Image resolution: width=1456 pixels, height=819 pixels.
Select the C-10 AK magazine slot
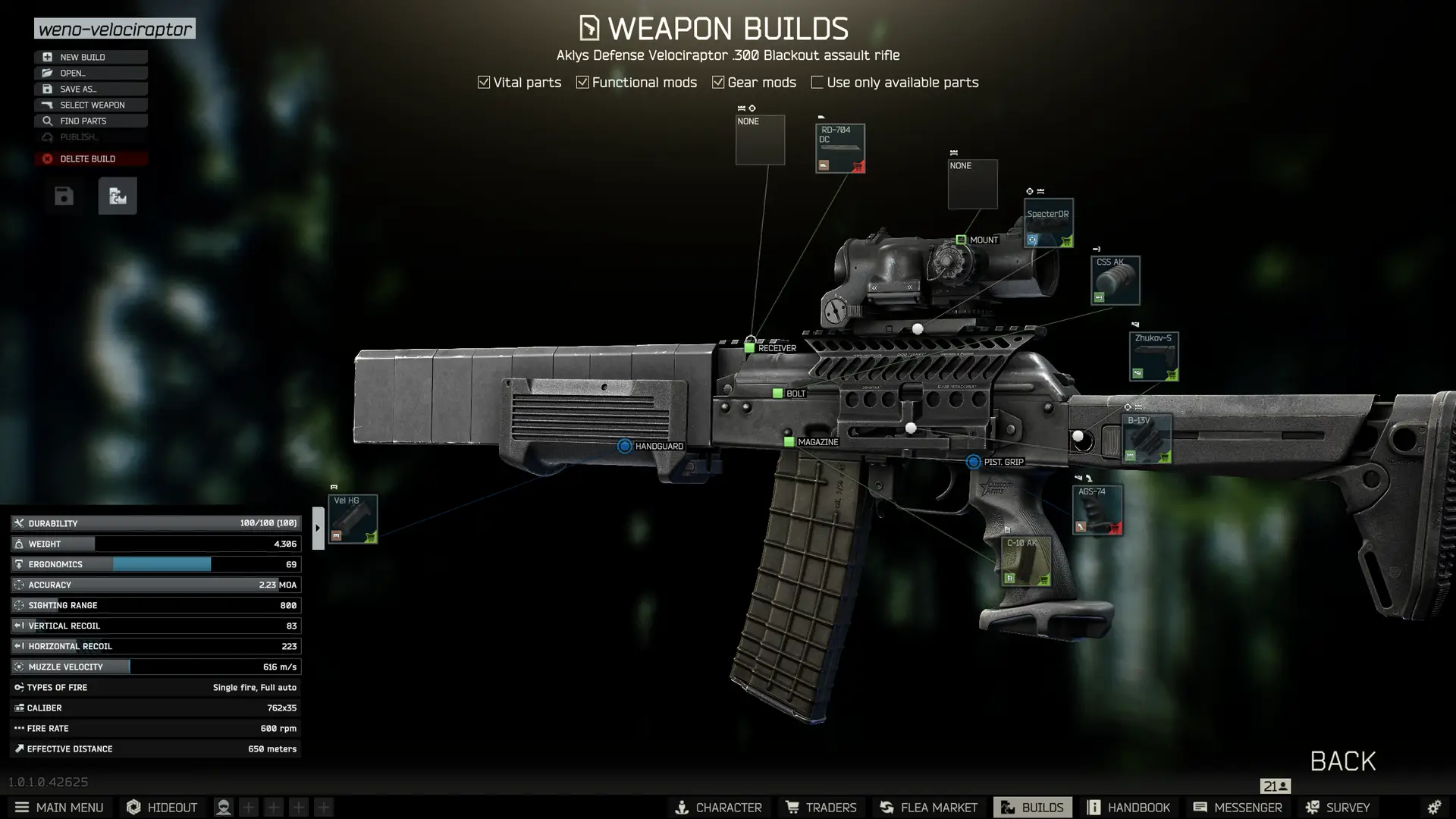point(1025,561)
